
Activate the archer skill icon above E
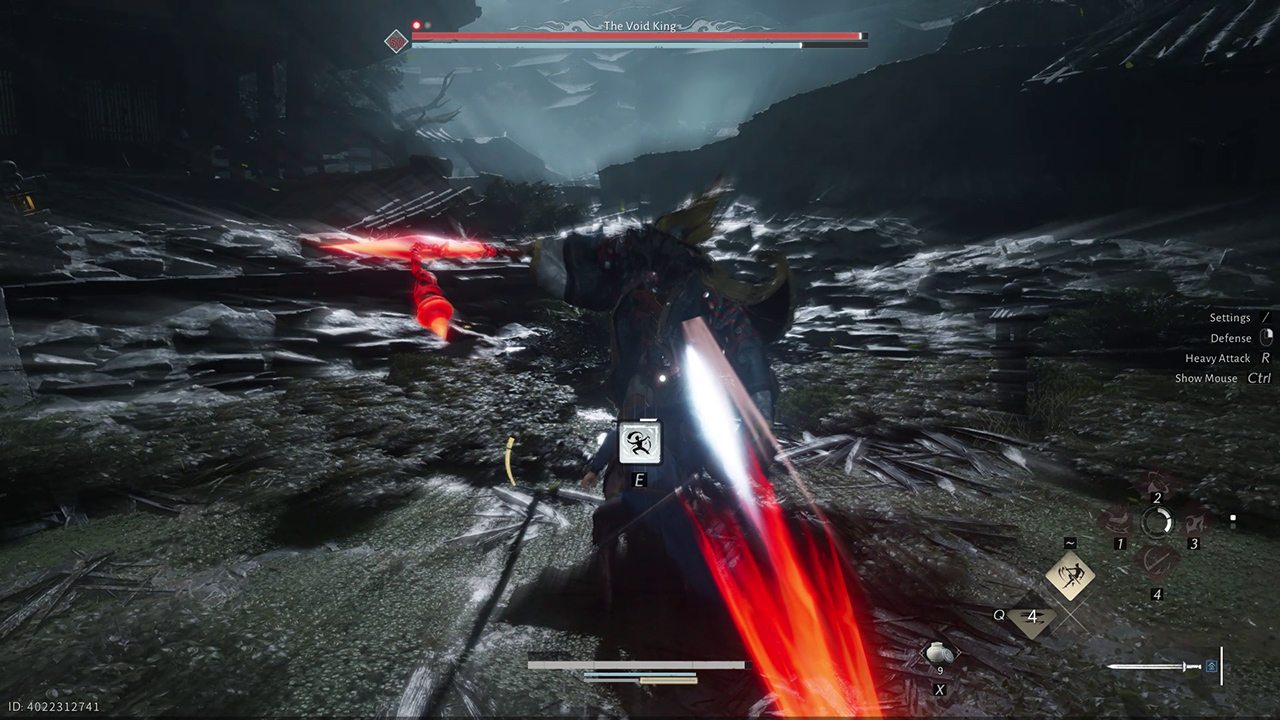[x=640, y=443]
